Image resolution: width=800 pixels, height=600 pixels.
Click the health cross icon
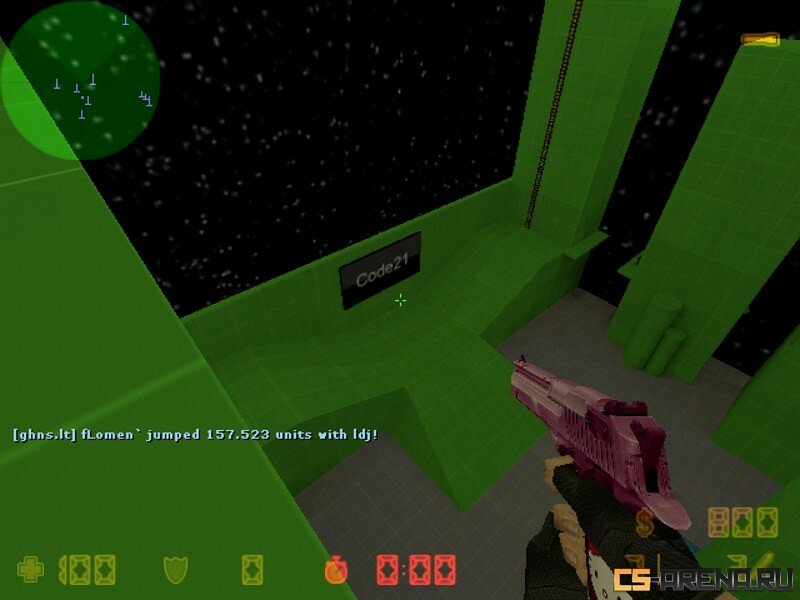[x=32, y=570]
